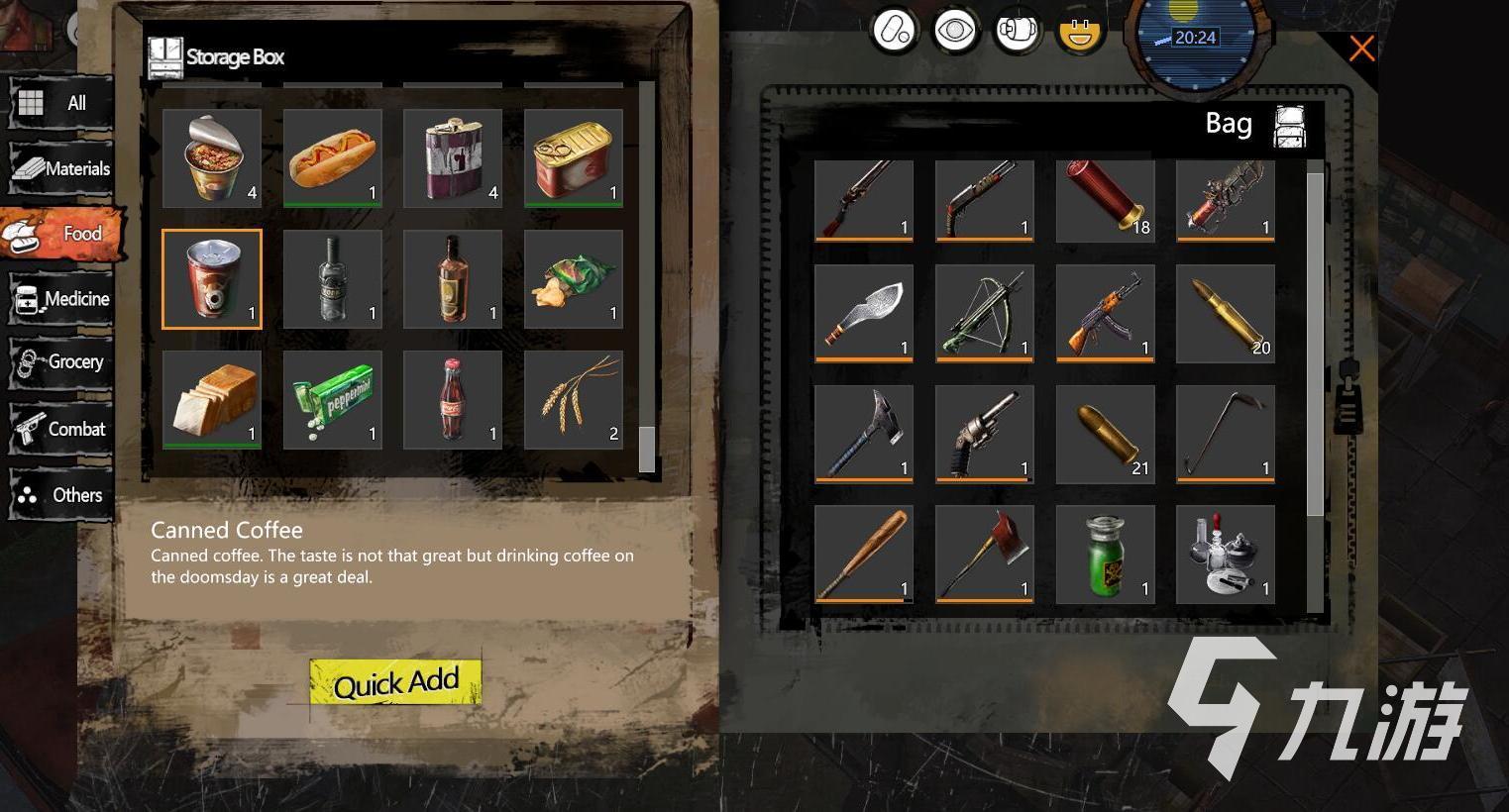Close the storage window with the orange X
1509x812 pixels.
(x=1361, y=48)
